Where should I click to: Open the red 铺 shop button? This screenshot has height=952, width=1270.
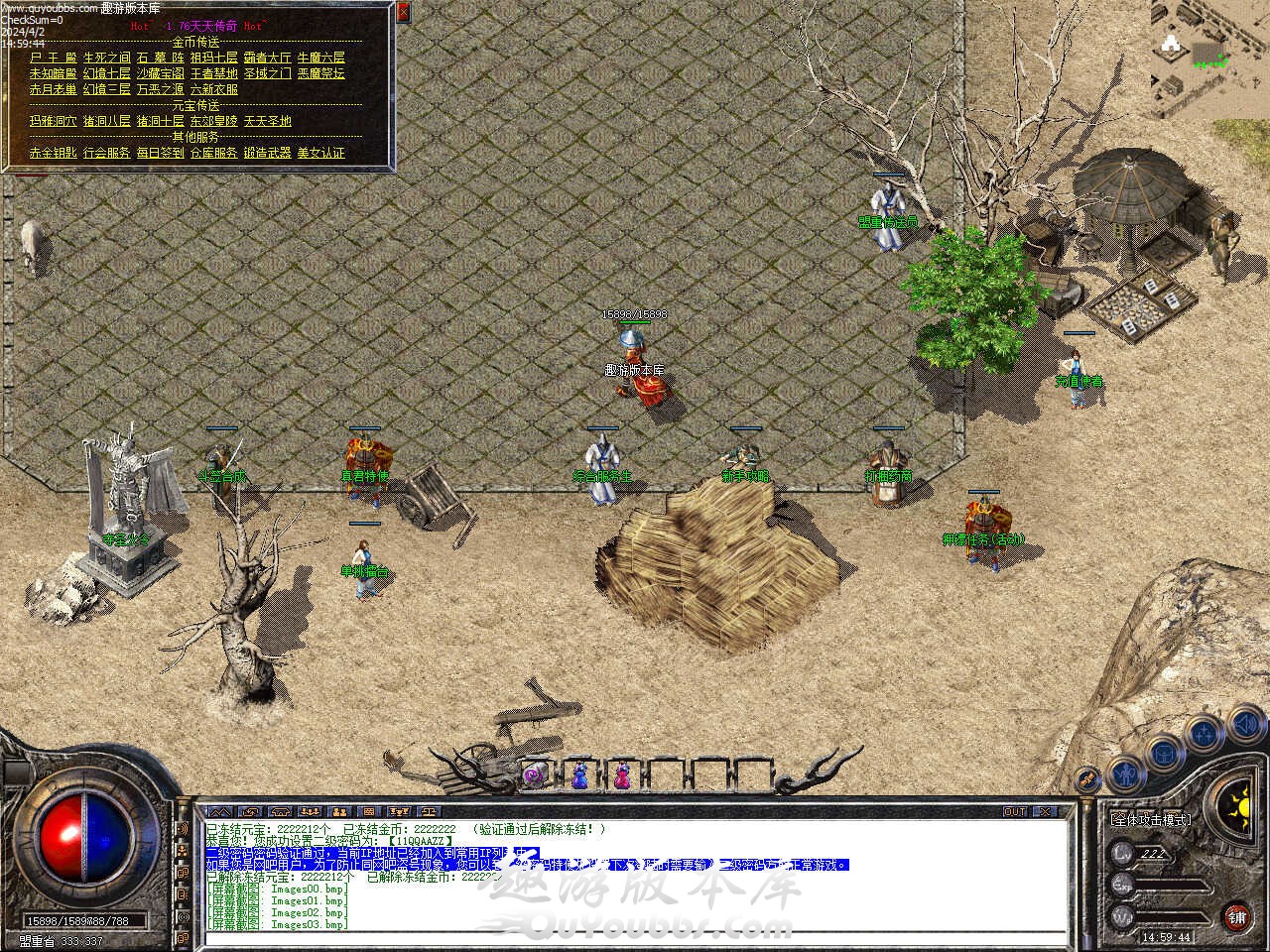1236,915
